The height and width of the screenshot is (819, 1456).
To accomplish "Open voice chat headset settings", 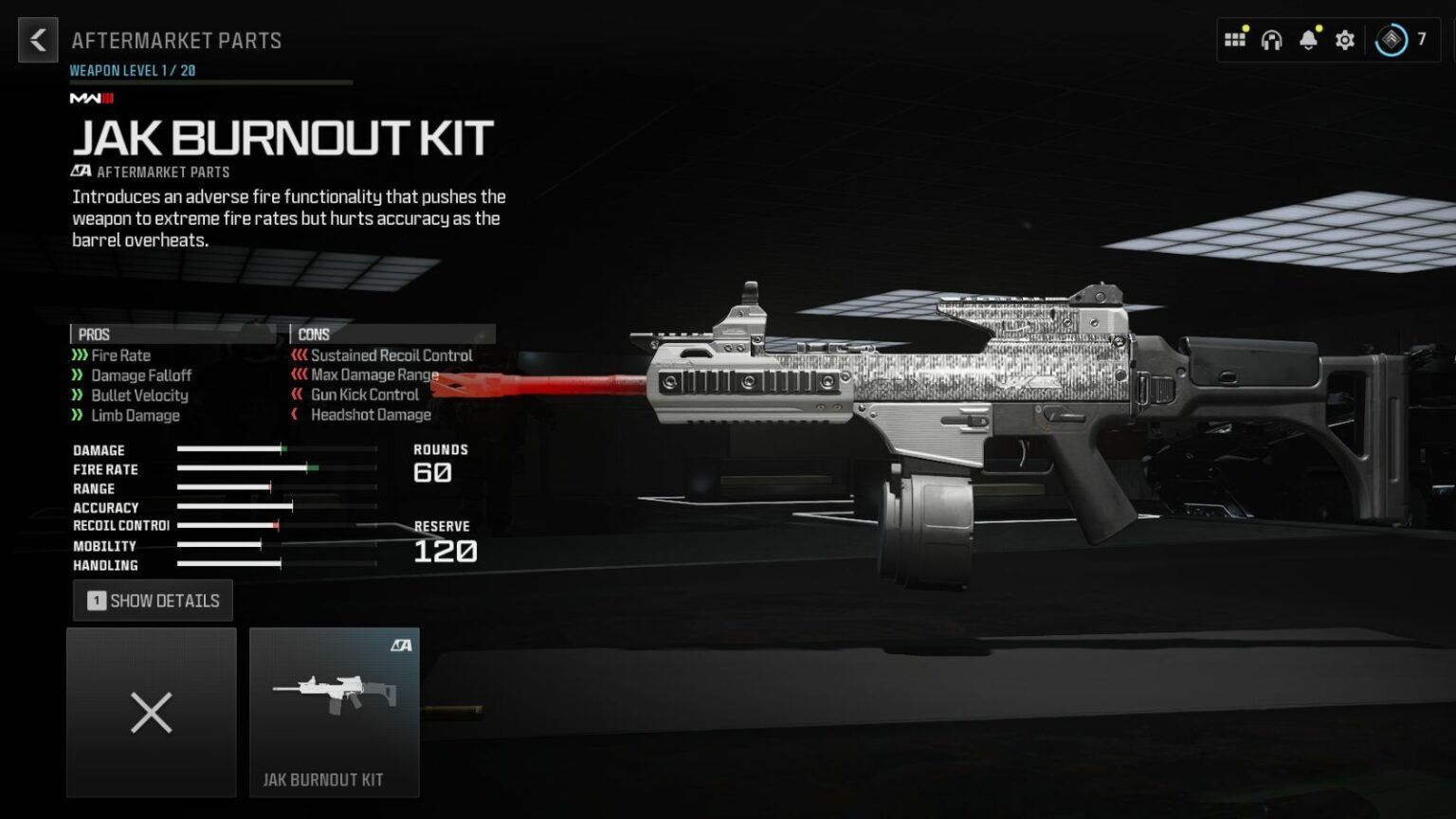I will pos(1271,39).
